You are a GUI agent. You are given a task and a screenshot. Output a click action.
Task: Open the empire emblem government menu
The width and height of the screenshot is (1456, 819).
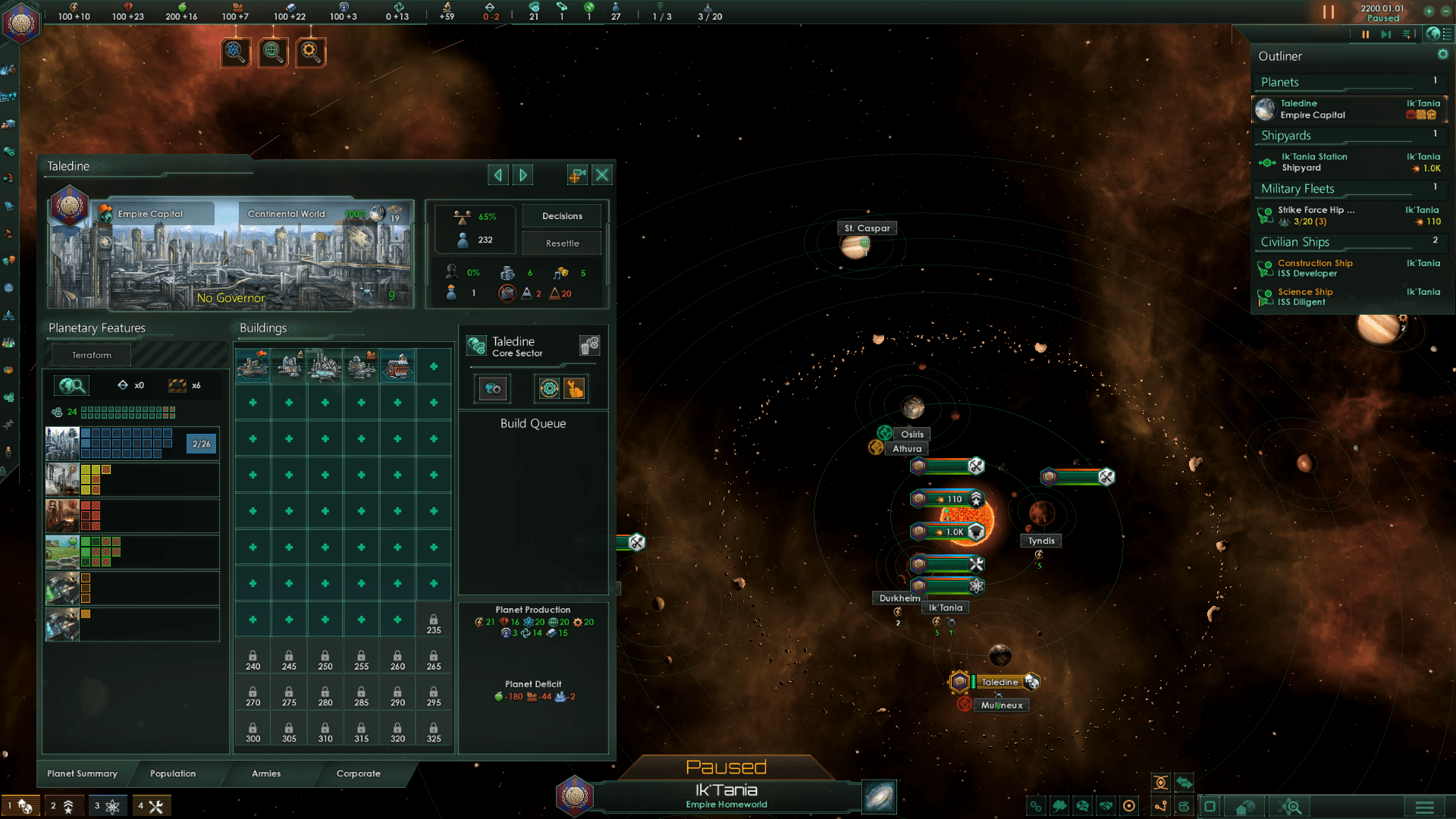20,21
